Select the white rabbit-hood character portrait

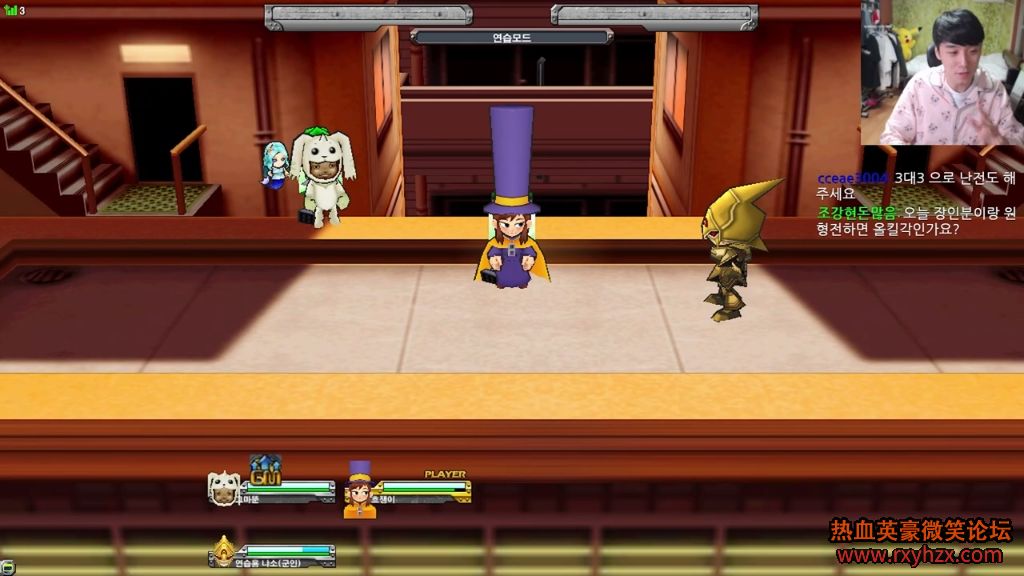[223, 488]
